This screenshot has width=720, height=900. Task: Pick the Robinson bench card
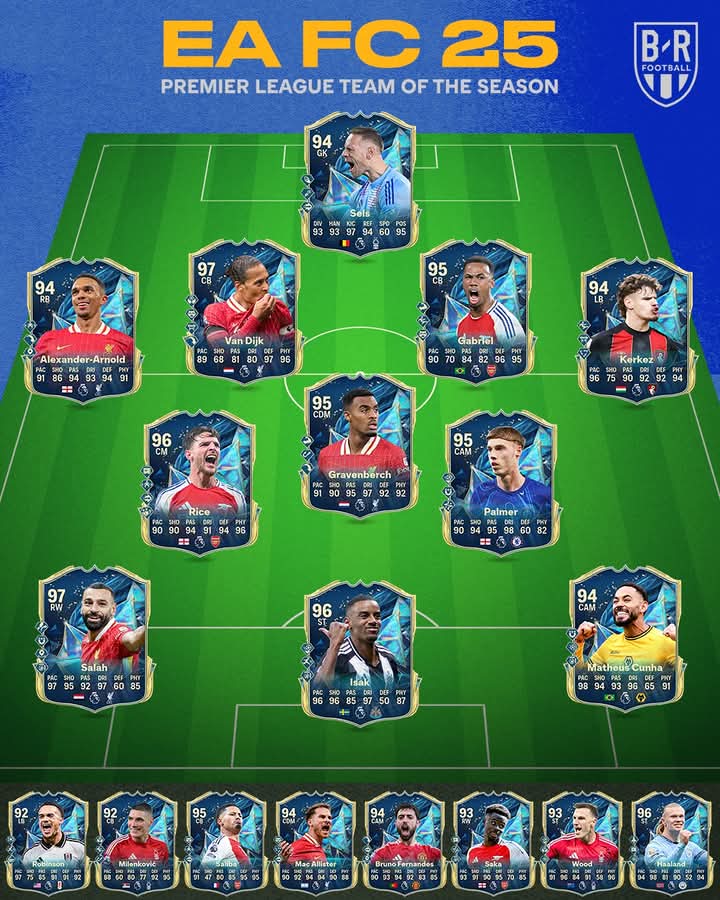coord(48,841)
